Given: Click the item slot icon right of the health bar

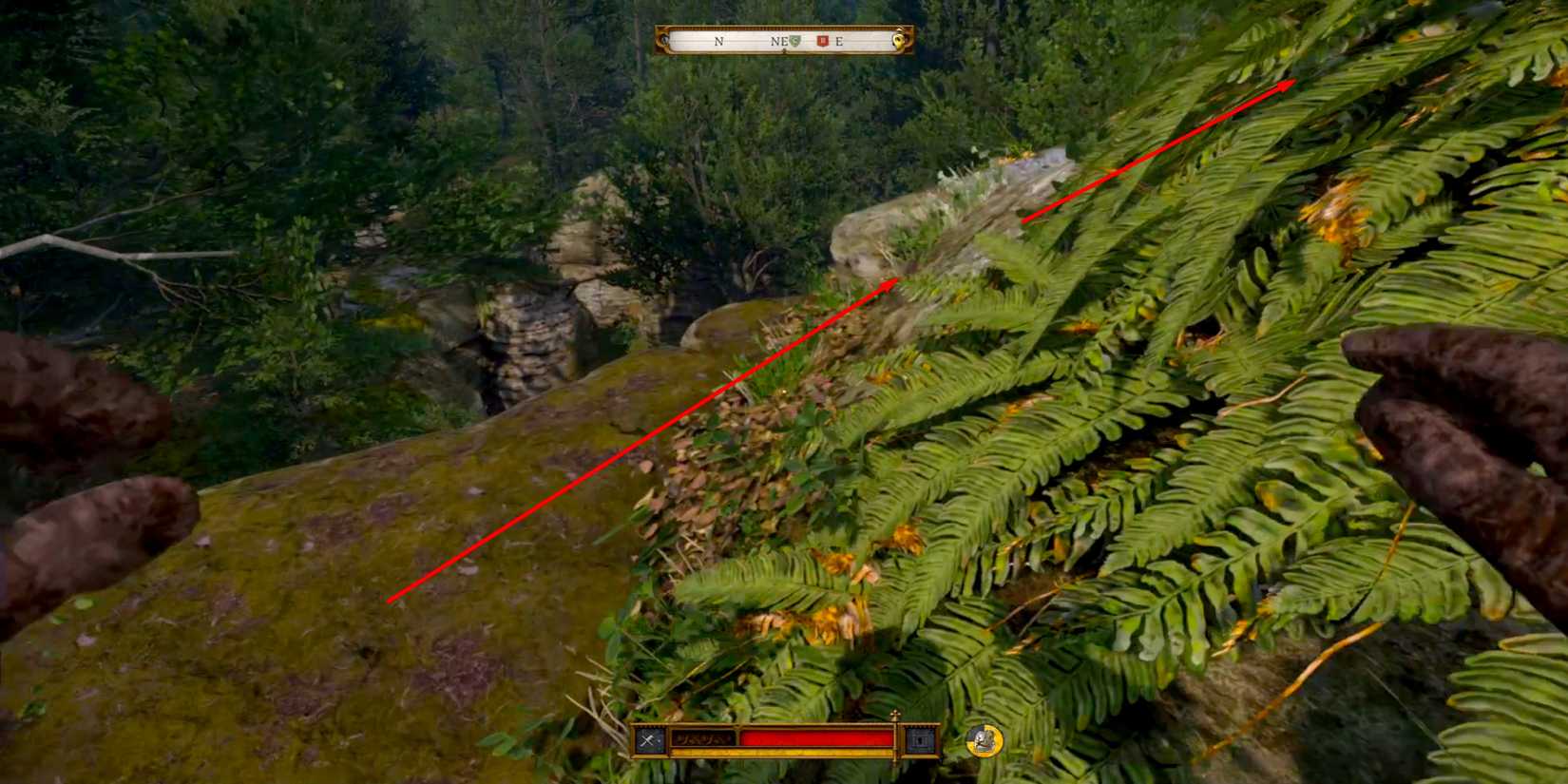Looking at the screenshot, I should tap(919, 740).
